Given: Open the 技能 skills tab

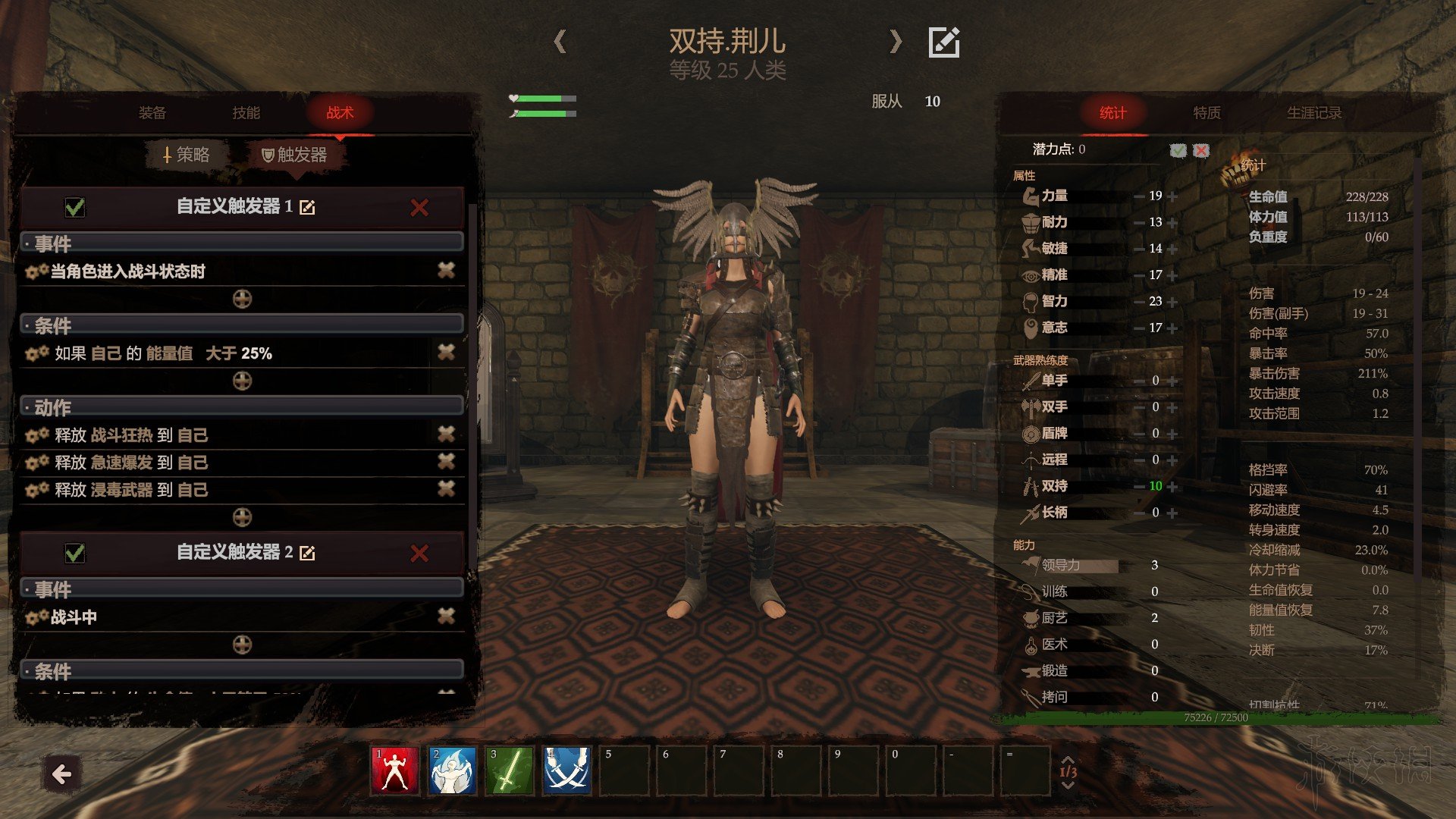Looking at the screenshot, I should point(246,113).
